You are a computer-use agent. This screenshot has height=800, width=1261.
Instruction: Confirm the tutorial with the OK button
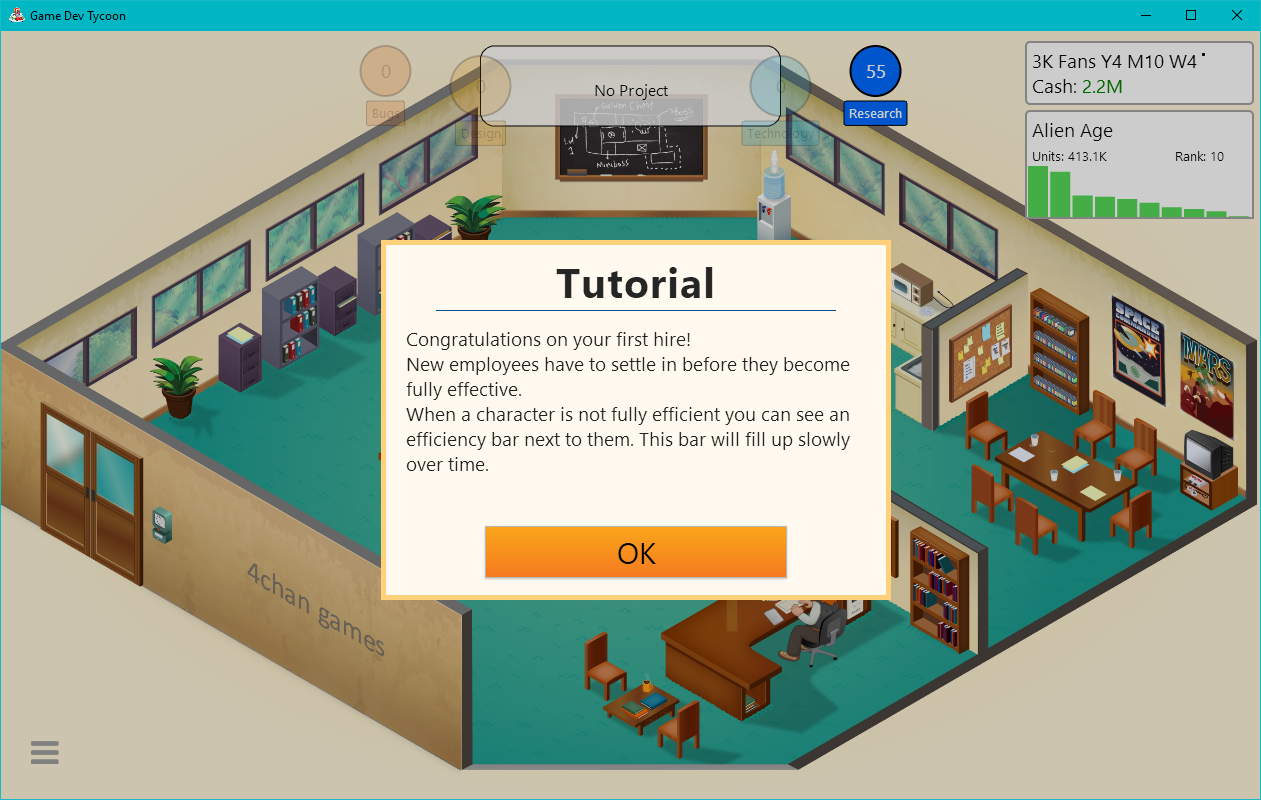(x=636, y=553)
